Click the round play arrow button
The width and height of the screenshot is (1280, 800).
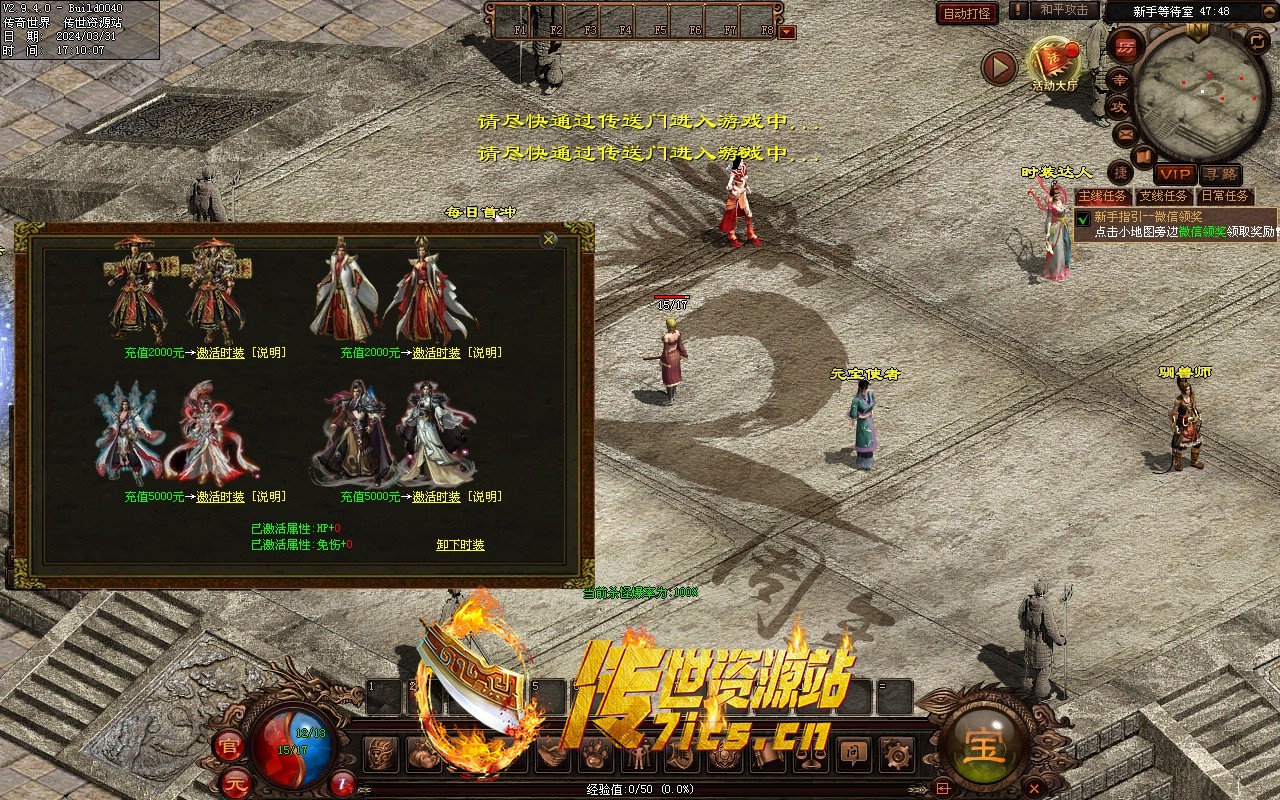[x=998, y=67]
